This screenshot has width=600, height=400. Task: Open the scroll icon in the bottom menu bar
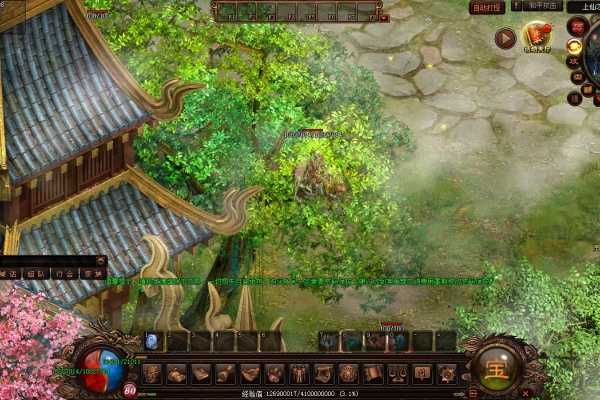372,373
